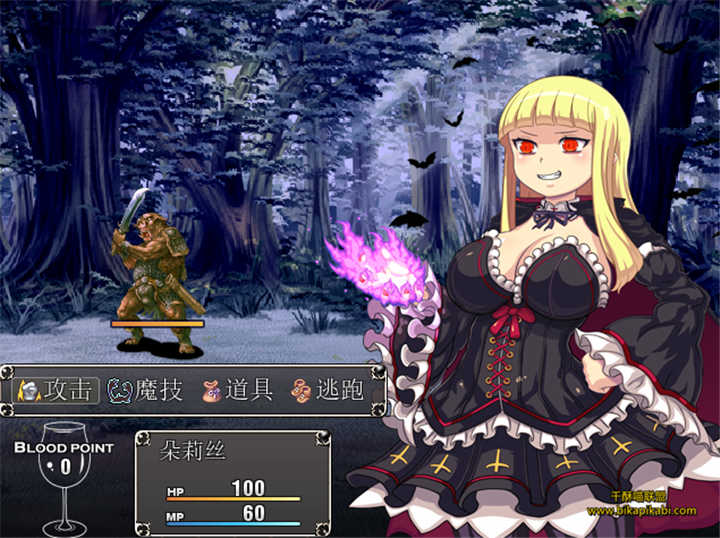Screen dimensions: 720x538
Task: Select the 朵莉丝 character status panel
Action: 232,482
